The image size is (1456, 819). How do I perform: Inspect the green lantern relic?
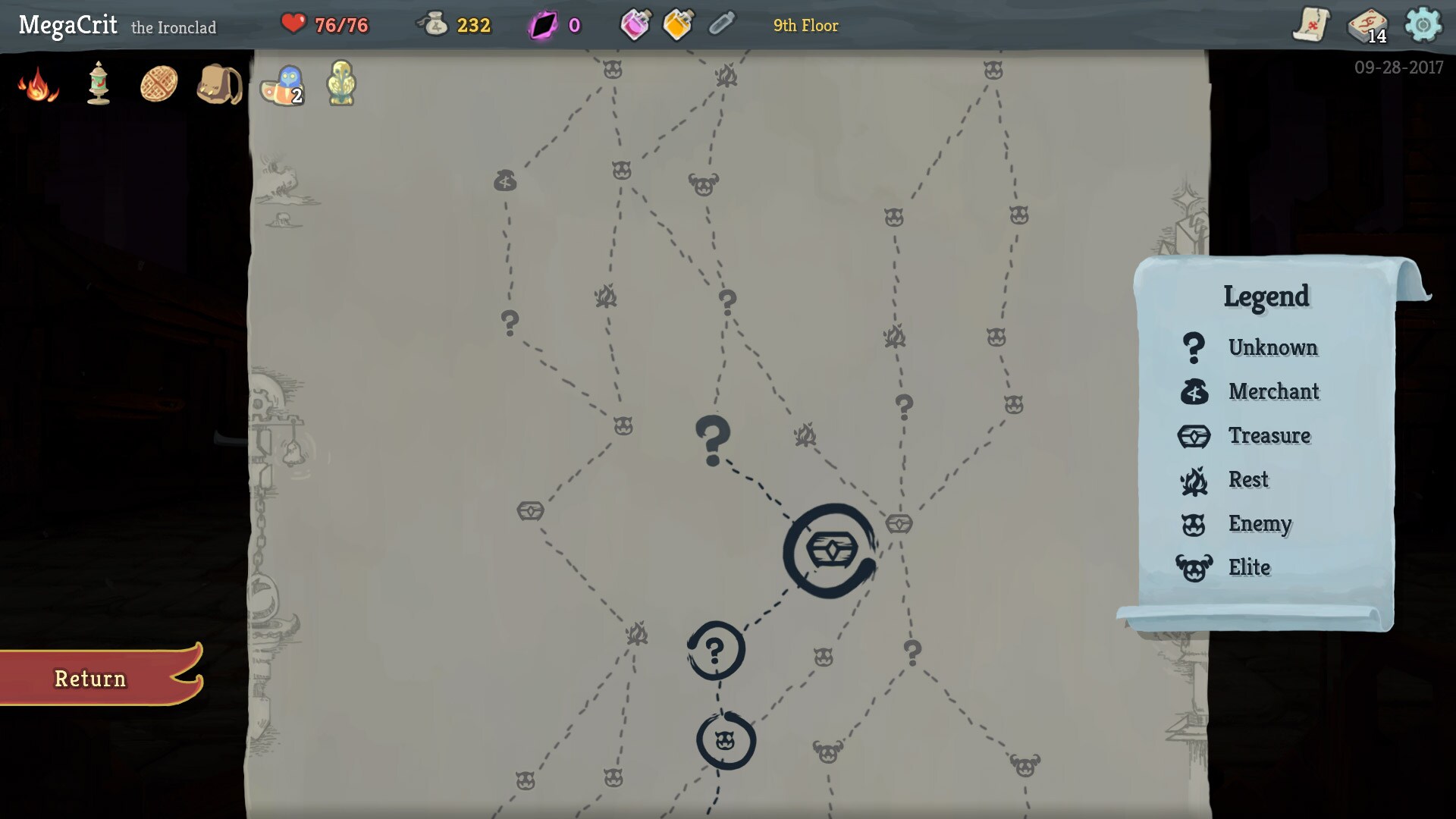pyautogui.click(x=99, y=83)
